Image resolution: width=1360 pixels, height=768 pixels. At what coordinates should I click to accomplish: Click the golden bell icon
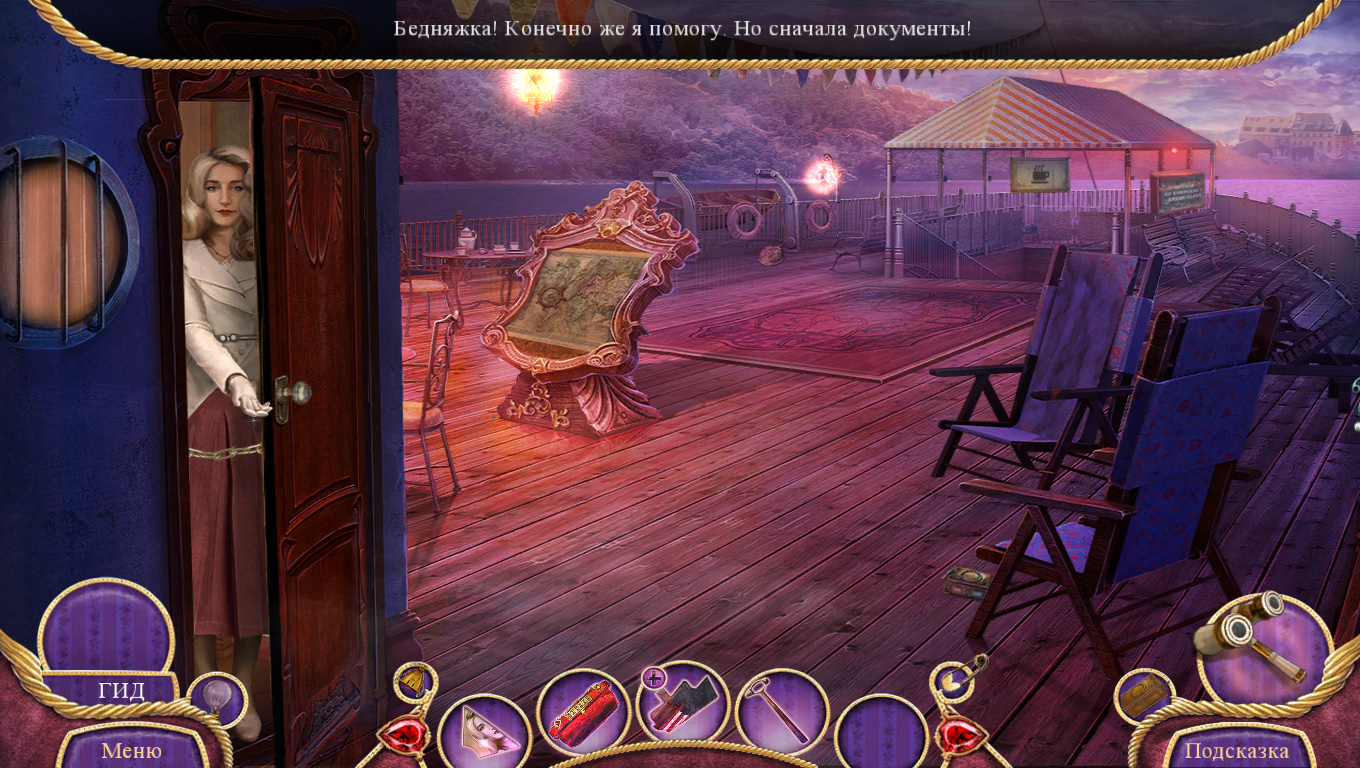(x=413, y=681)
